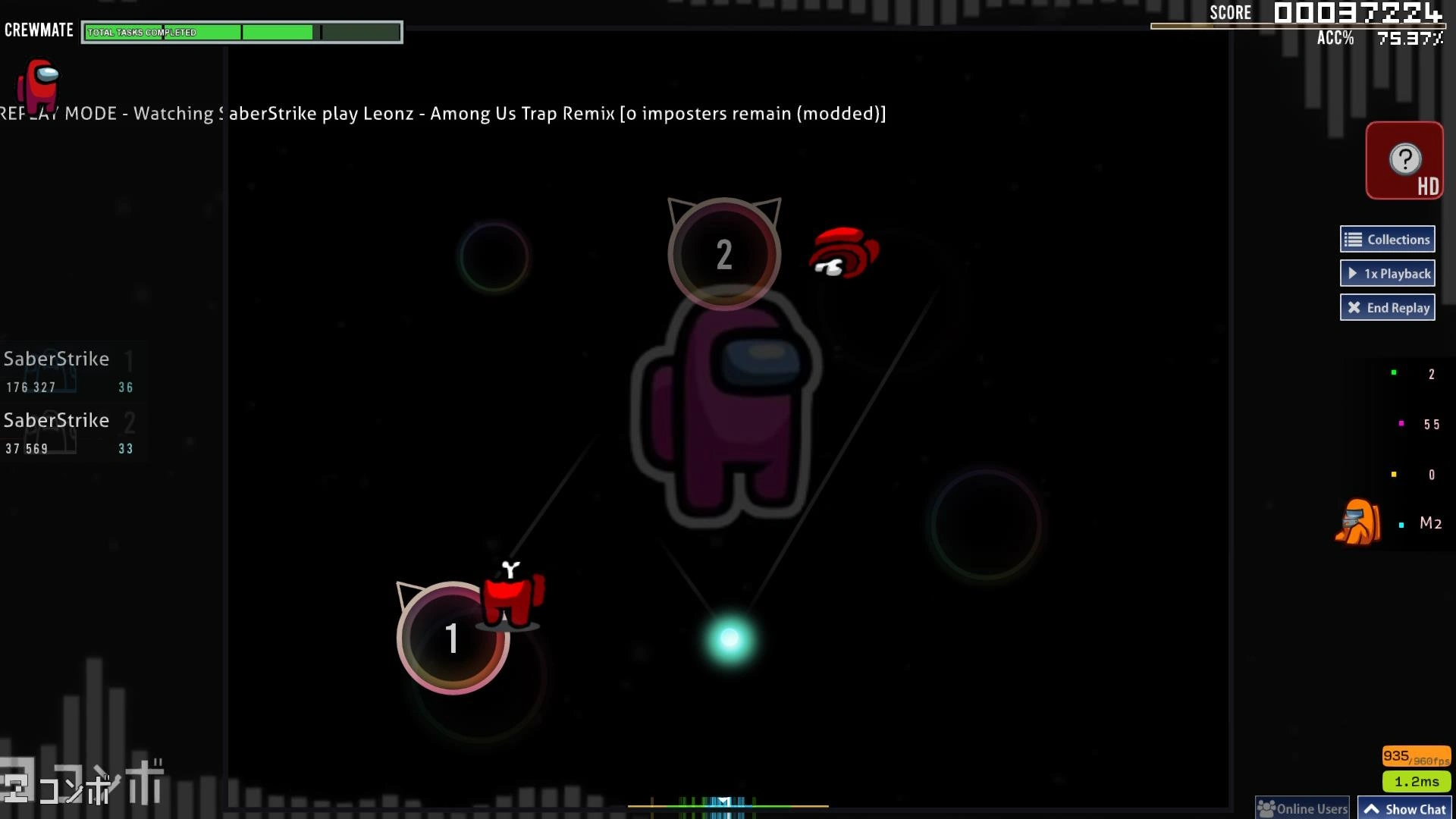Click End Replay to exit
Image resolution: width=1456 pixels, height=819 pixels.
1387,308
